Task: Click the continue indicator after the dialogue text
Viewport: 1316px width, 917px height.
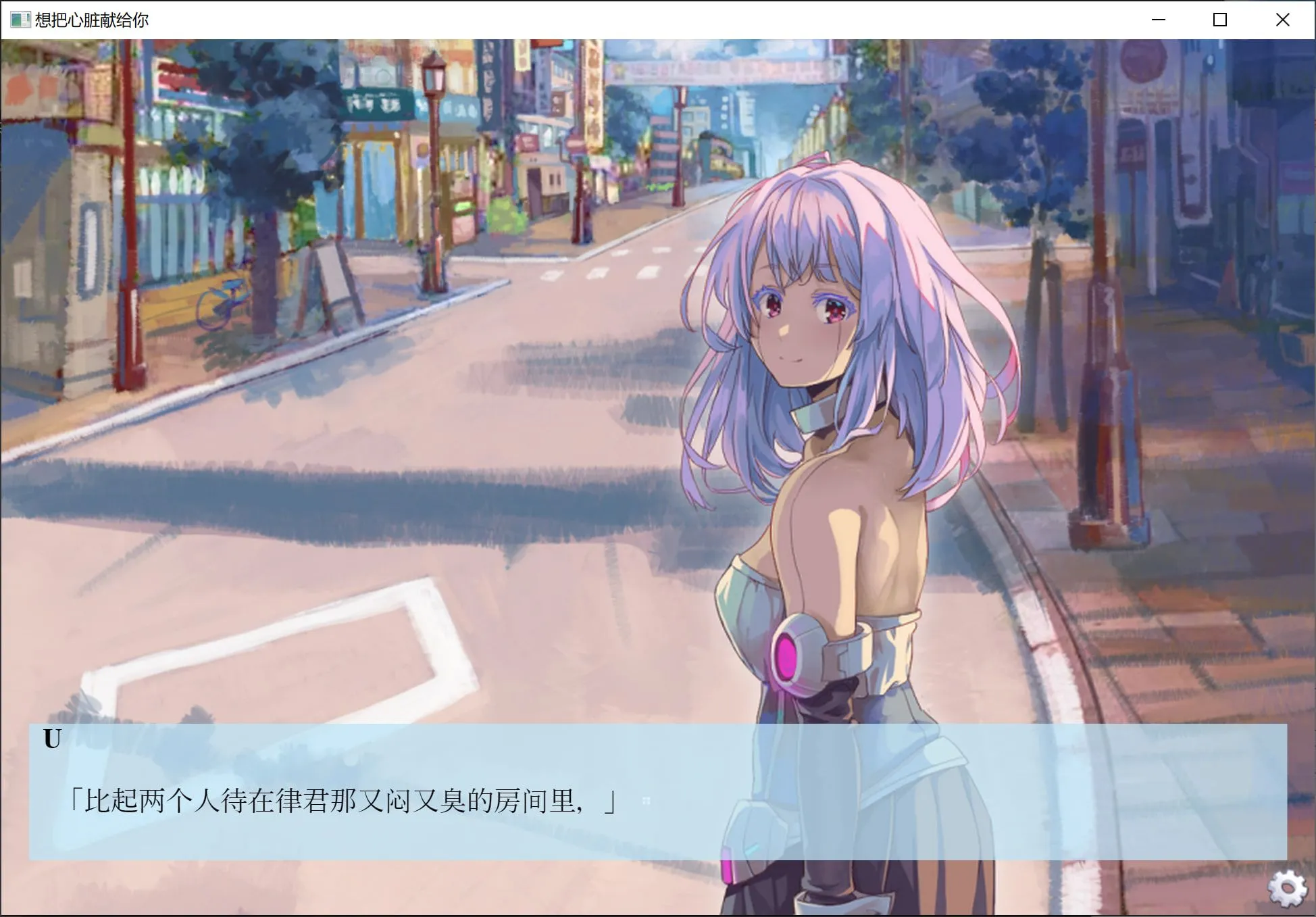Action: (648, 799)
